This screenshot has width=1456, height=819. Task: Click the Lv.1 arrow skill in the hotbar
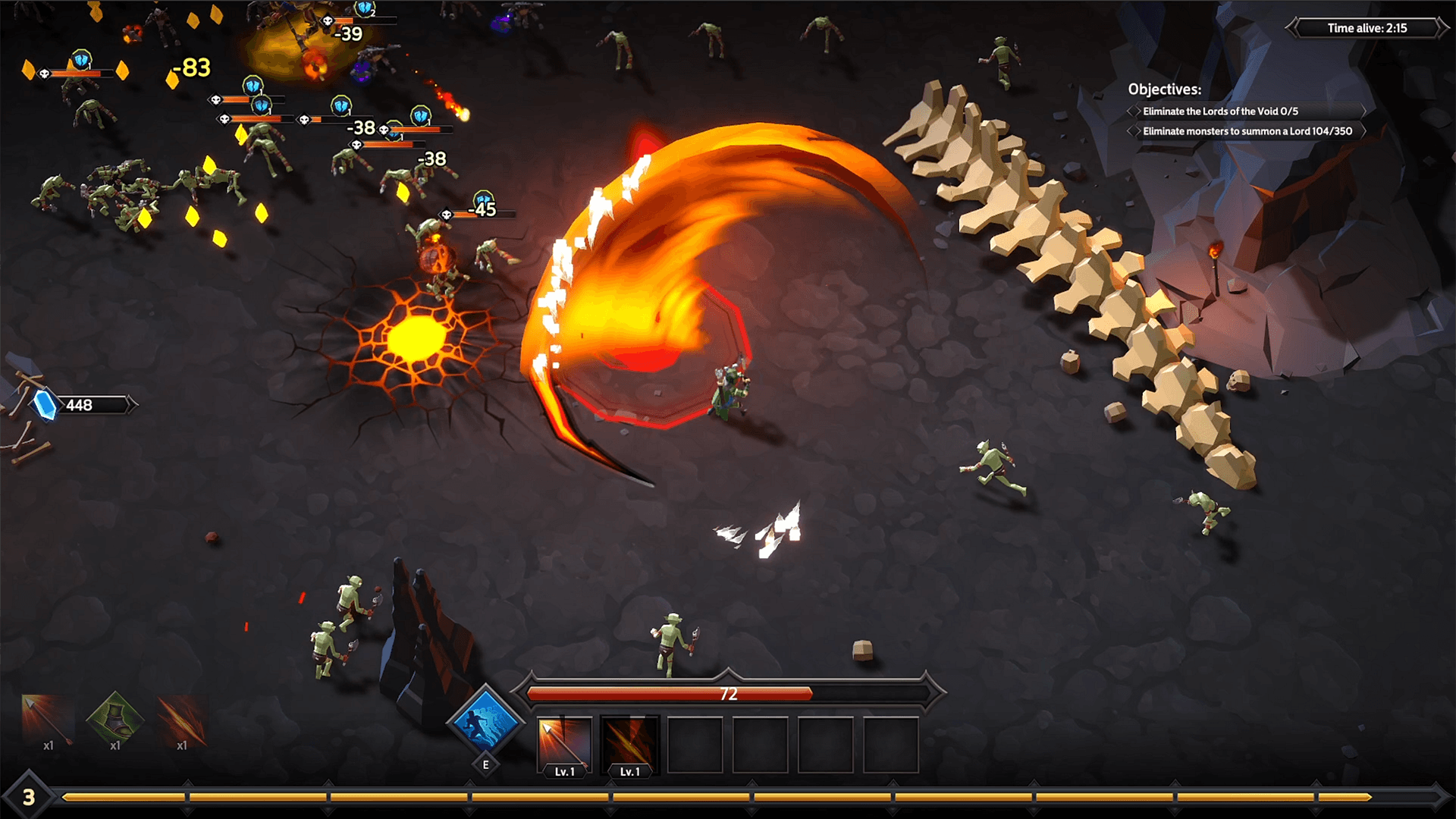click(564, 743)
